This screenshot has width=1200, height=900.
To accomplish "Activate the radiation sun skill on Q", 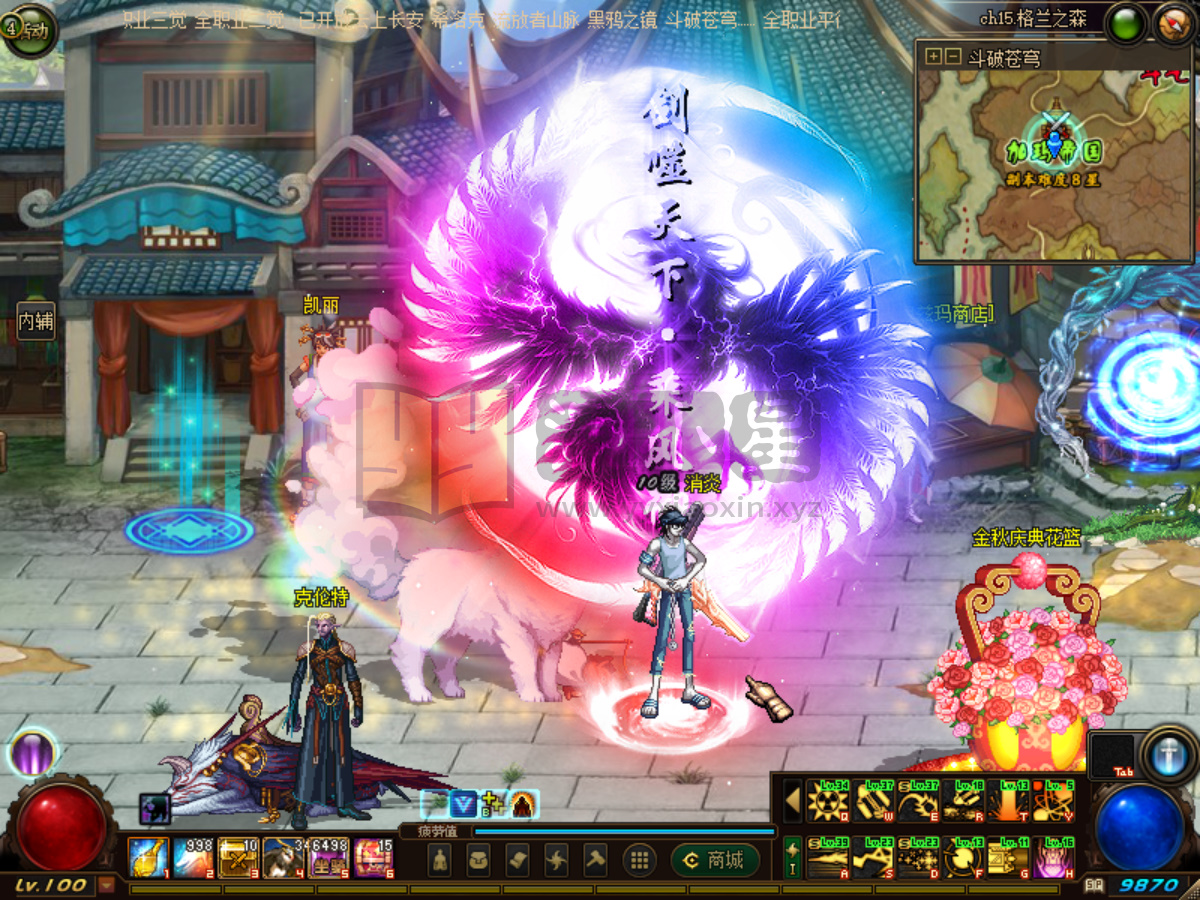I will (x=828, y=801).
